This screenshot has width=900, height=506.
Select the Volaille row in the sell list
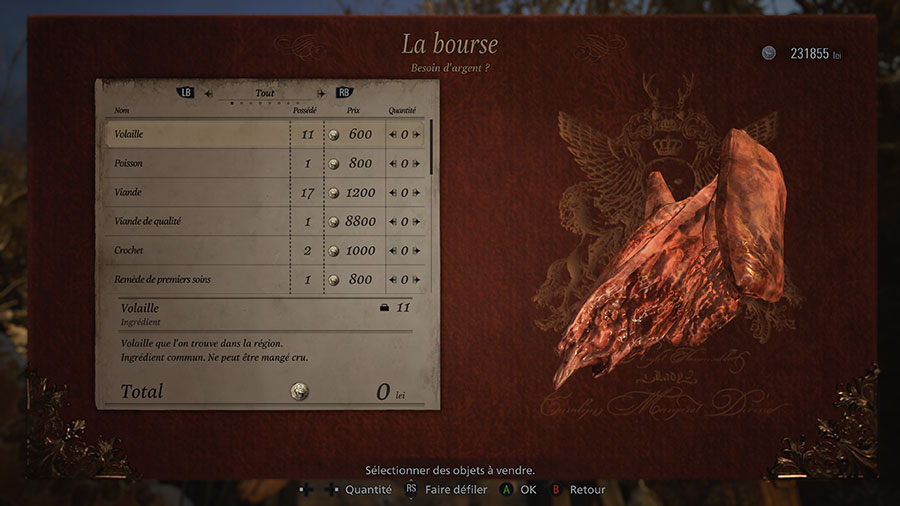[x=197, y=134]
